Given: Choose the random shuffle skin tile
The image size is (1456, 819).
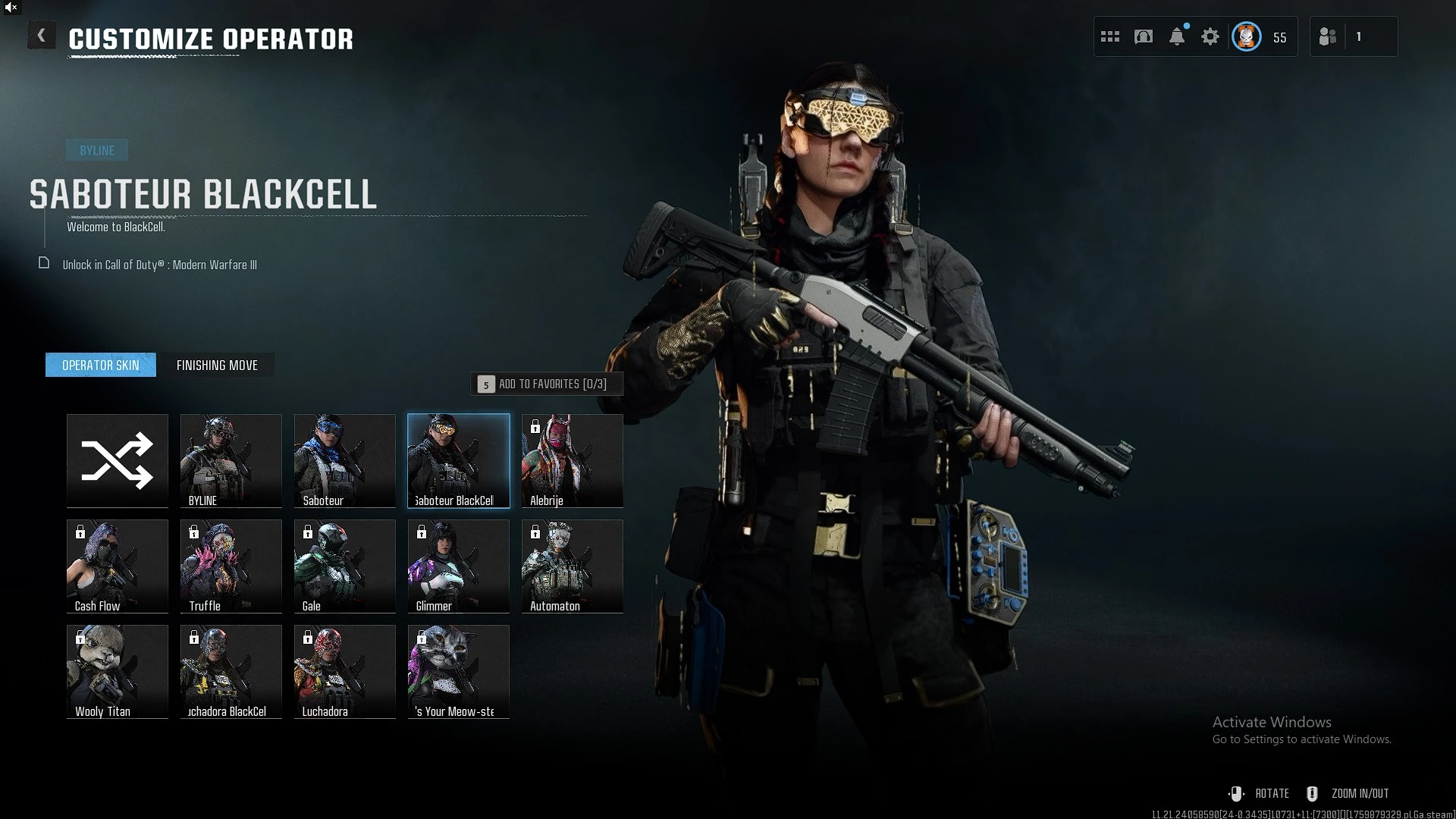Looking at the screenshot, I should tap(118, 460).
